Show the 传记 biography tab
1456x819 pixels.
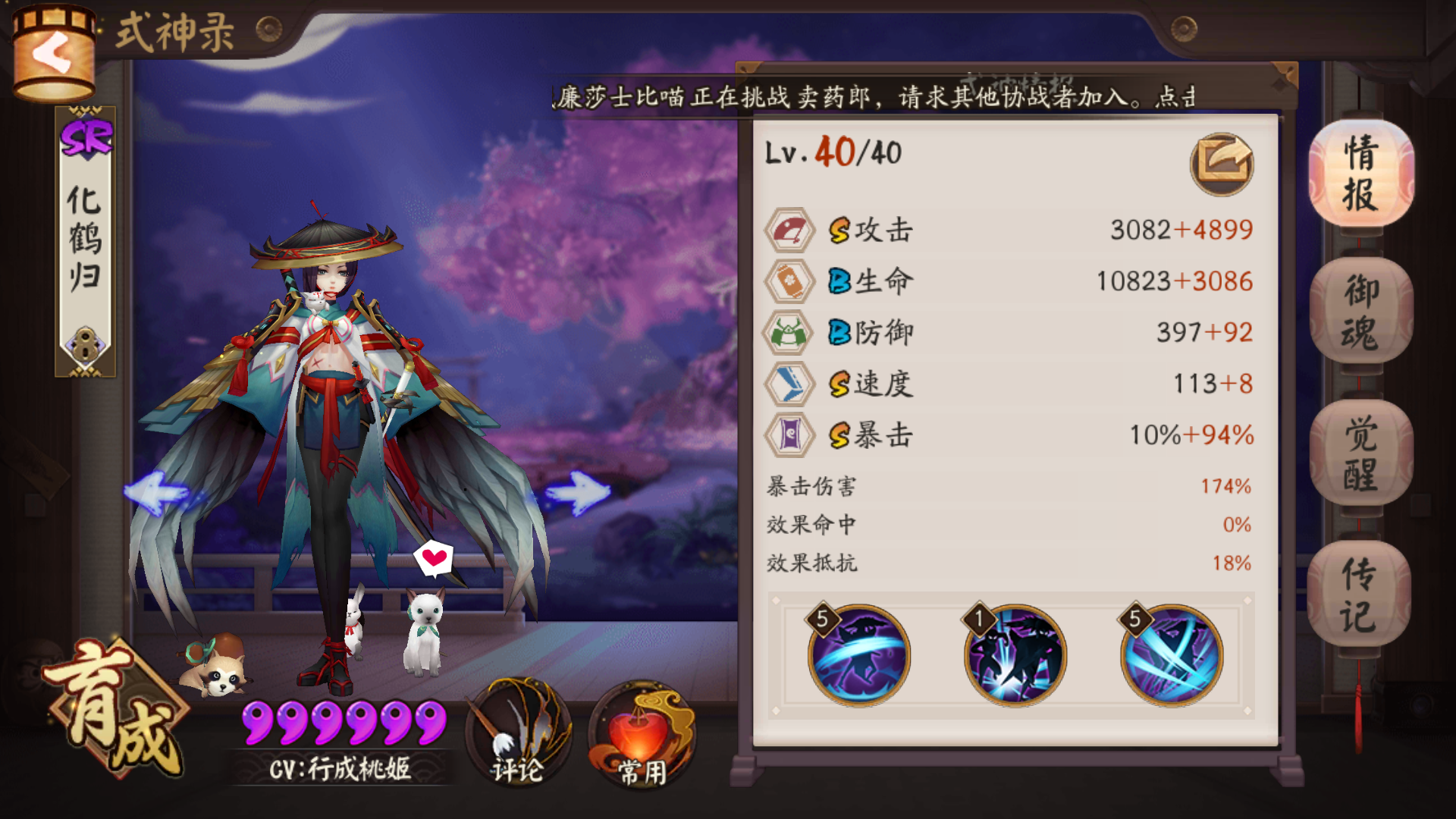(x=1359, y=595)
